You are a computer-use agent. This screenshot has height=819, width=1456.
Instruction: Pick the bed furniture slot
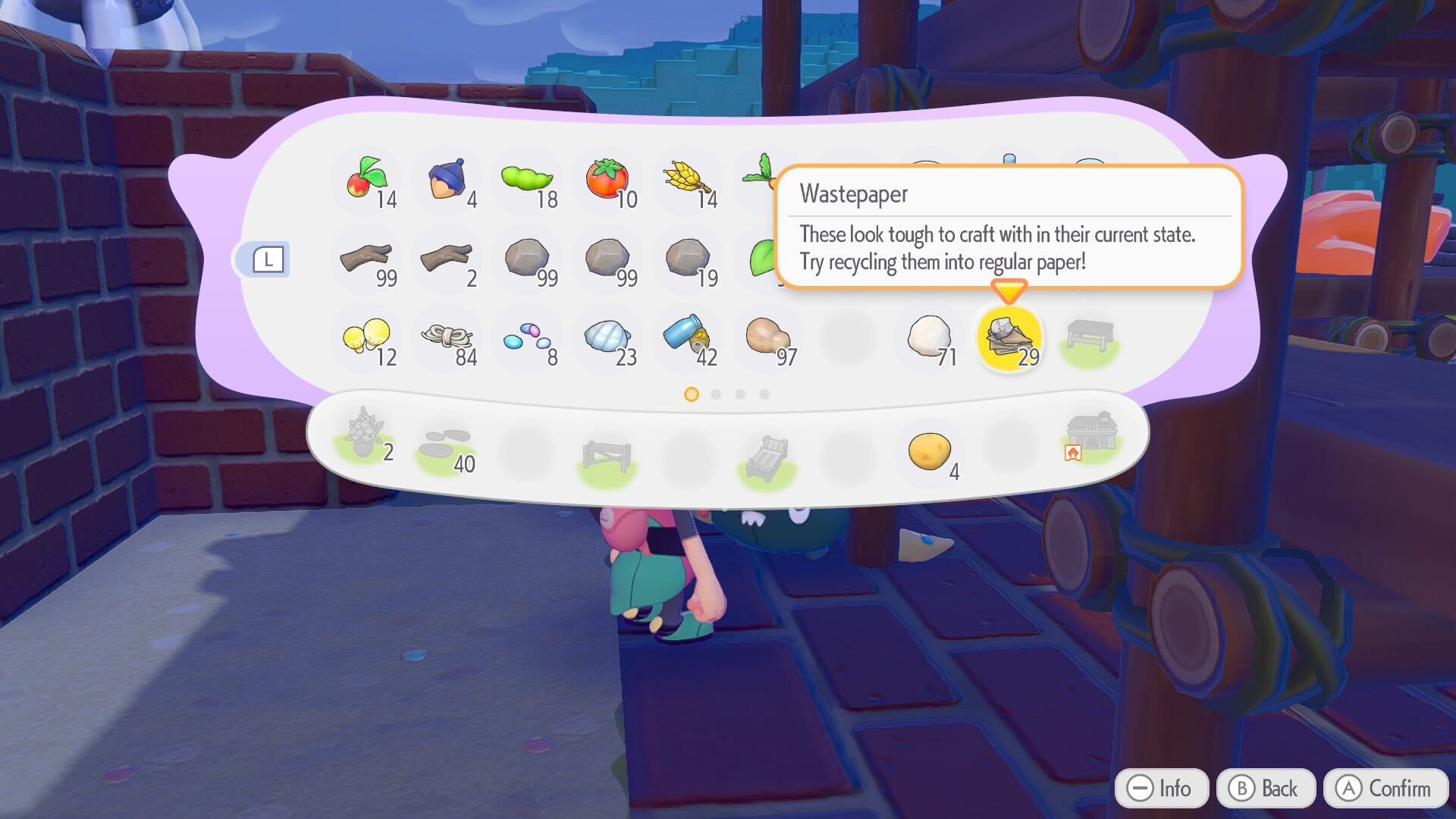coord(767,457)
